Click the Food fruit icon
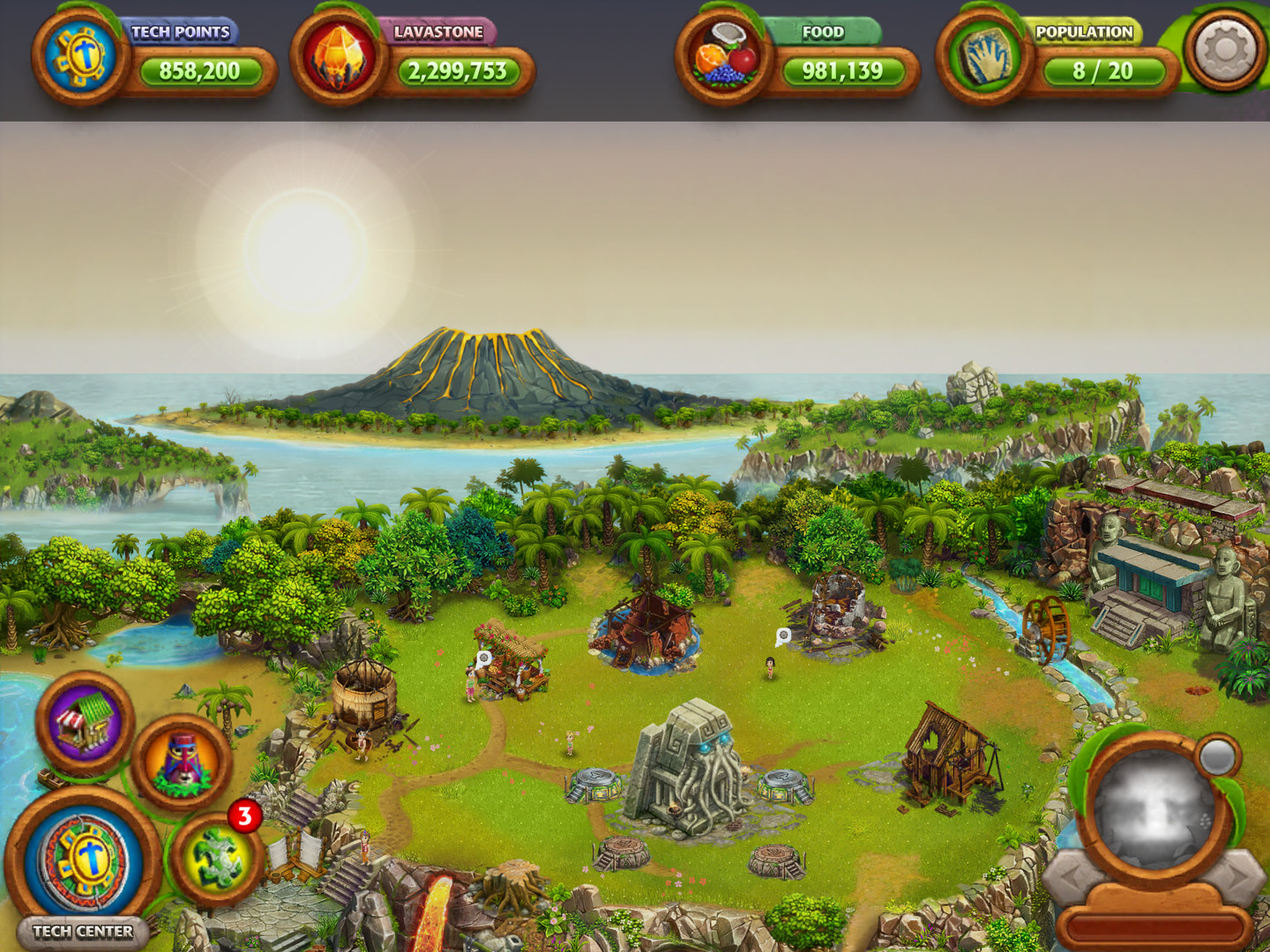This screenshot has height=952, width=1270. [726, 58]
